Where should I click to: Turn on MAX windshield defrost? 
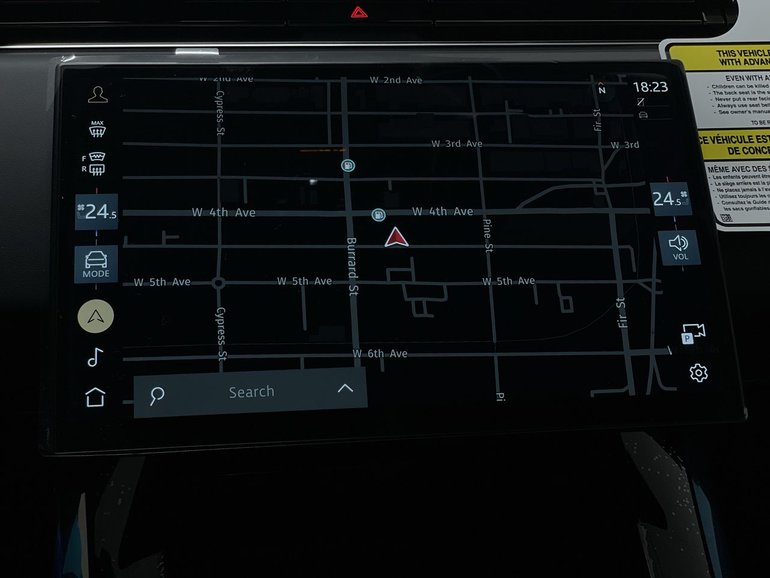[x=97, y=129]
